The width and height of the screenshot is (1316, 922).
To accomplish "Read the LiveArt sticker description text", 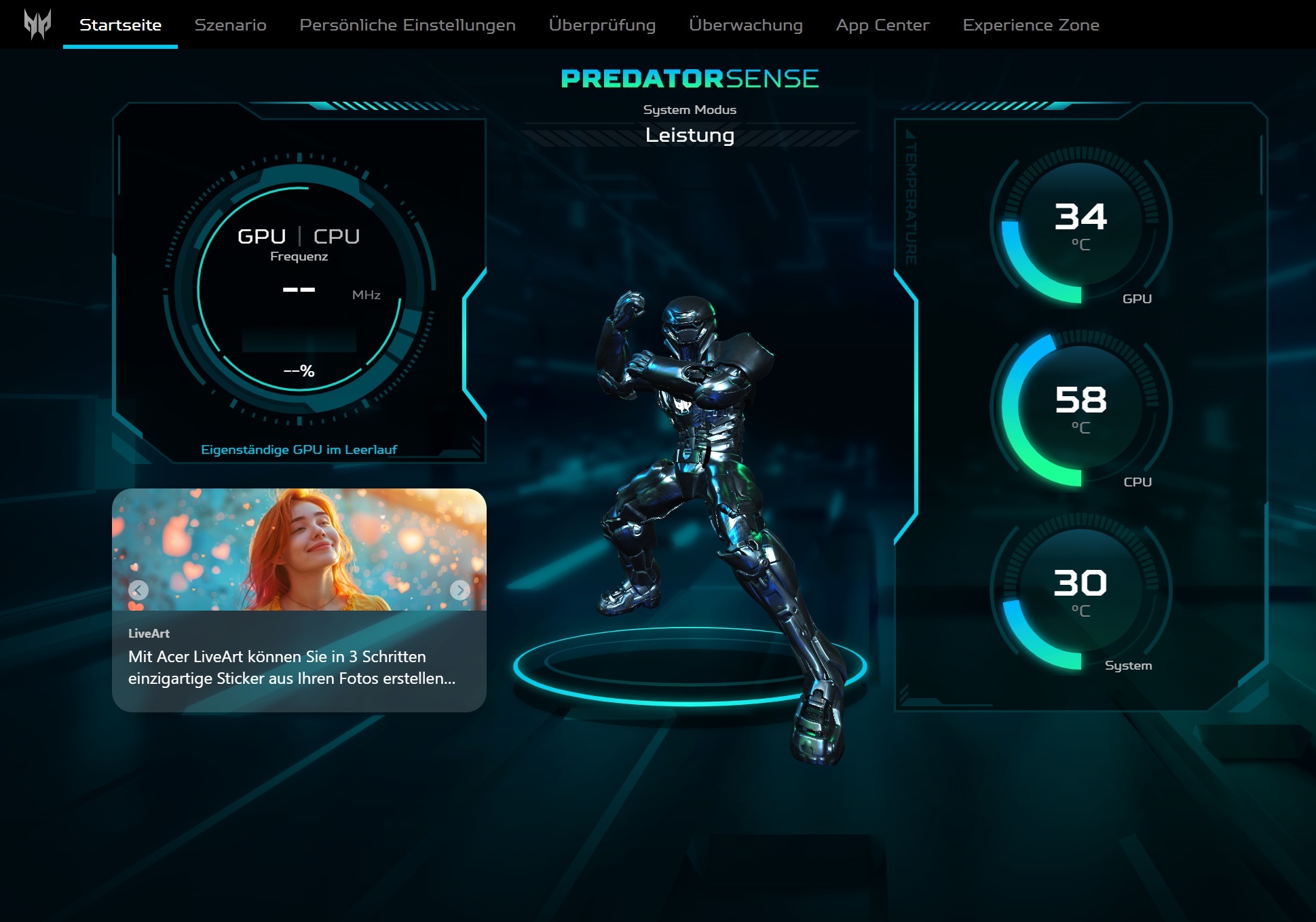I will pos(292,667).
